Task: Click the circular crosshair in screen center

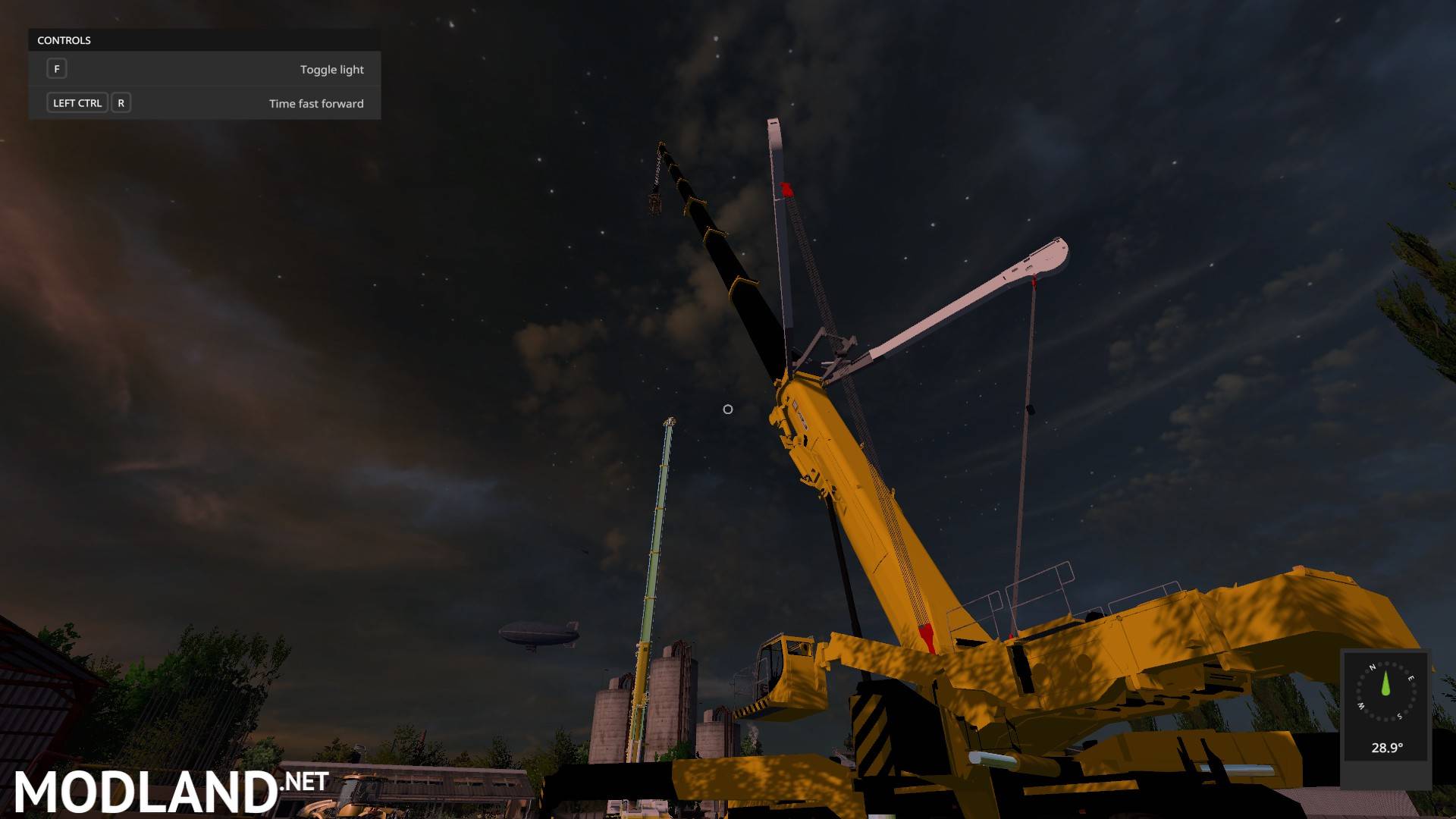Action: (727, 409)
